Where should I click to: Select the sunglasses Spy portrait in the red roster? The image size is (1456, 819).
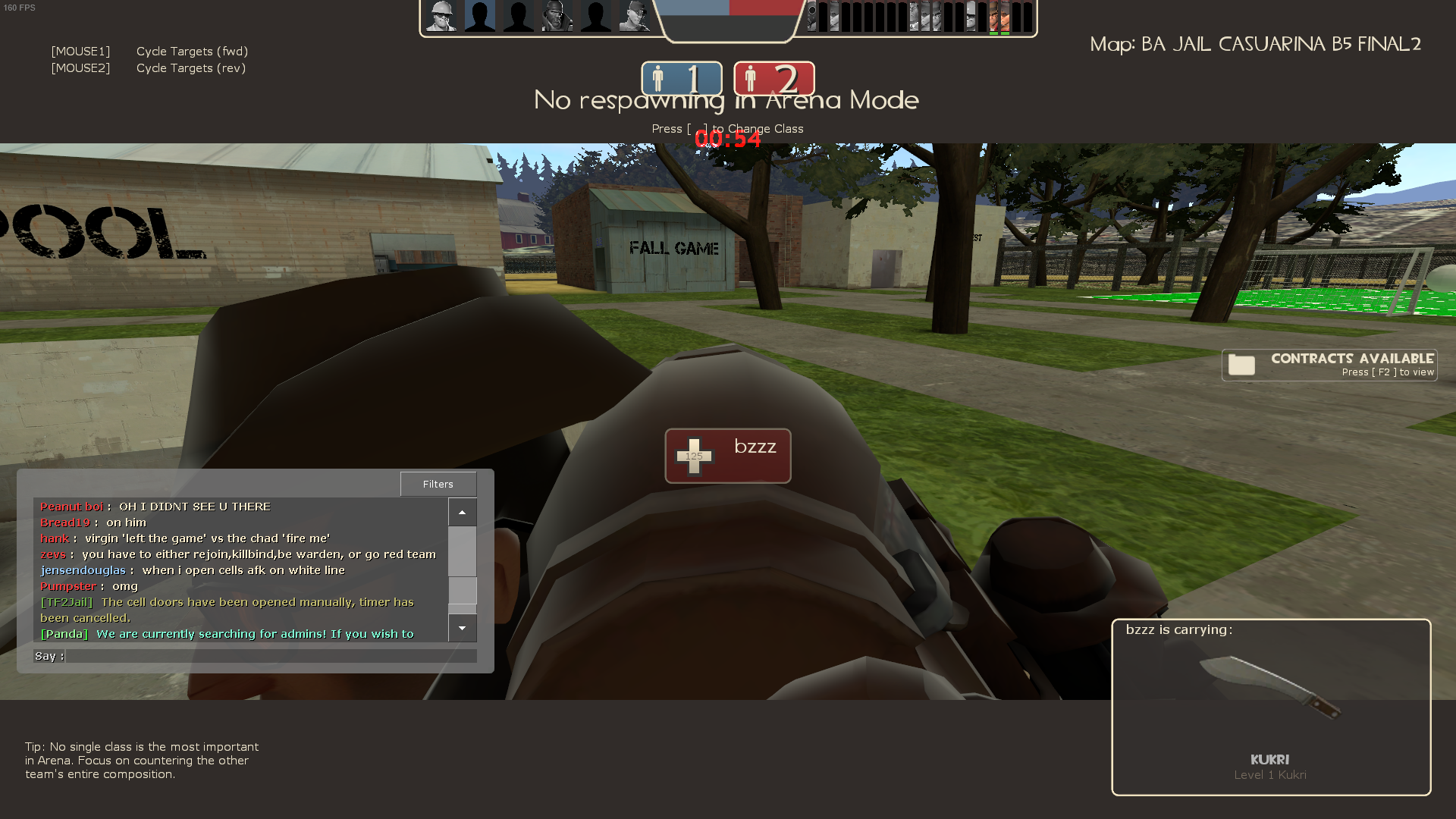[971, 17]
